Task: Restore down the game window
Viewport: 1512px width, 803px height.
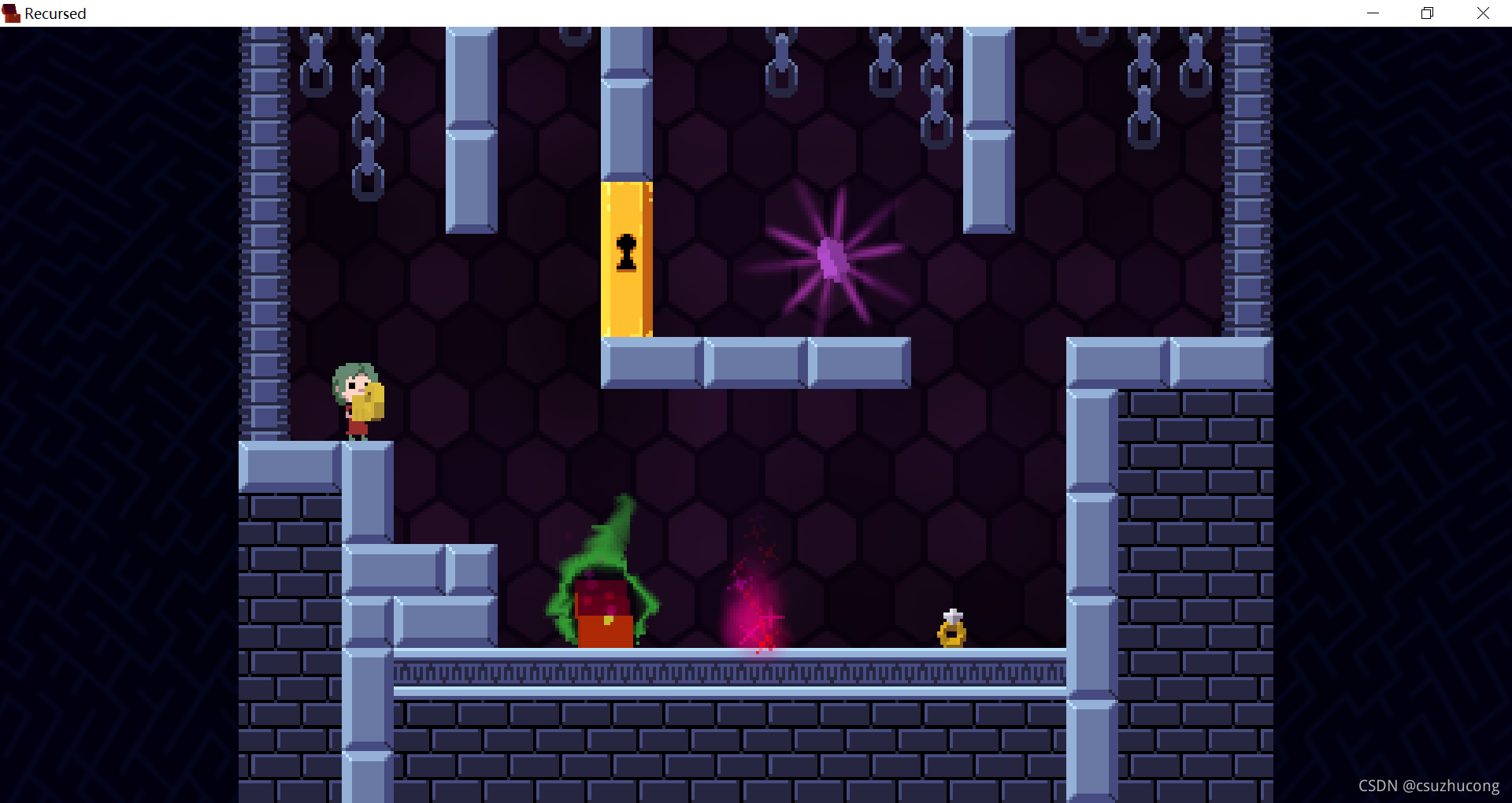Action: pos(1427,13)
